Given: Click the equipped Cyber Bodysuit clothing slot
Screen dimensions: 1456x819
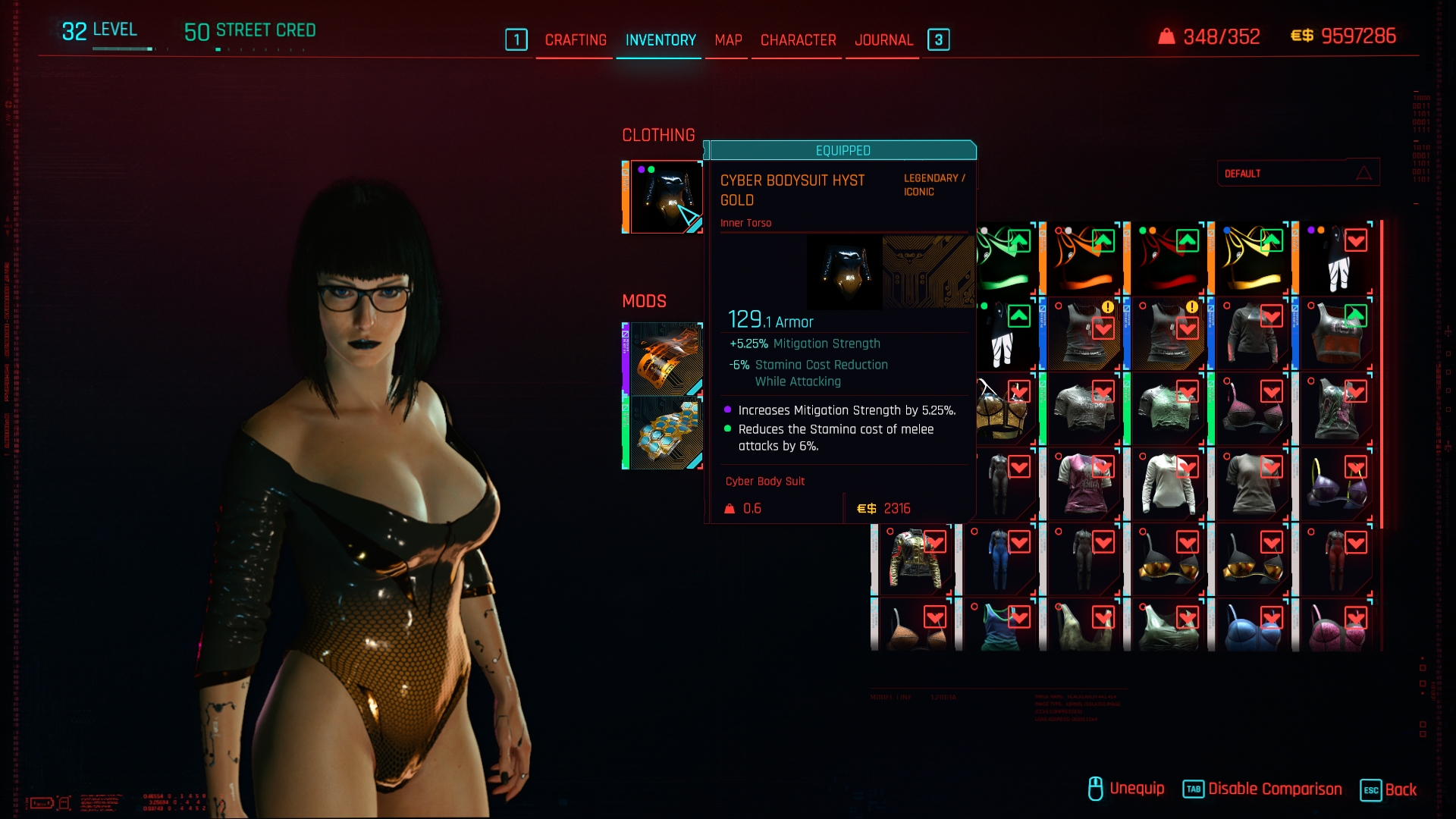Looking at the screenshot, I should coord(665,197).
